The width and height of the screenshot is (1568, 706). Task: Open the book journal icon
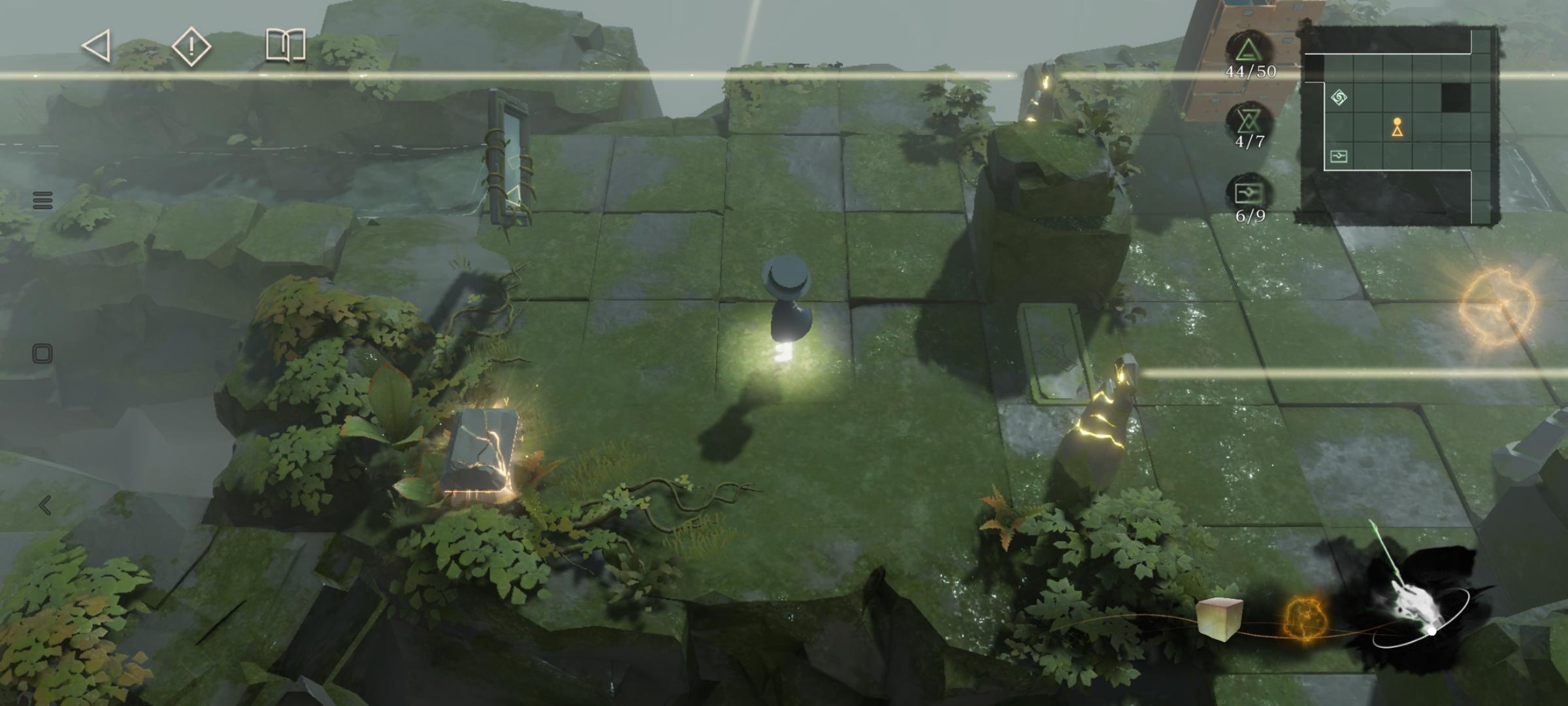coord(286,45)
